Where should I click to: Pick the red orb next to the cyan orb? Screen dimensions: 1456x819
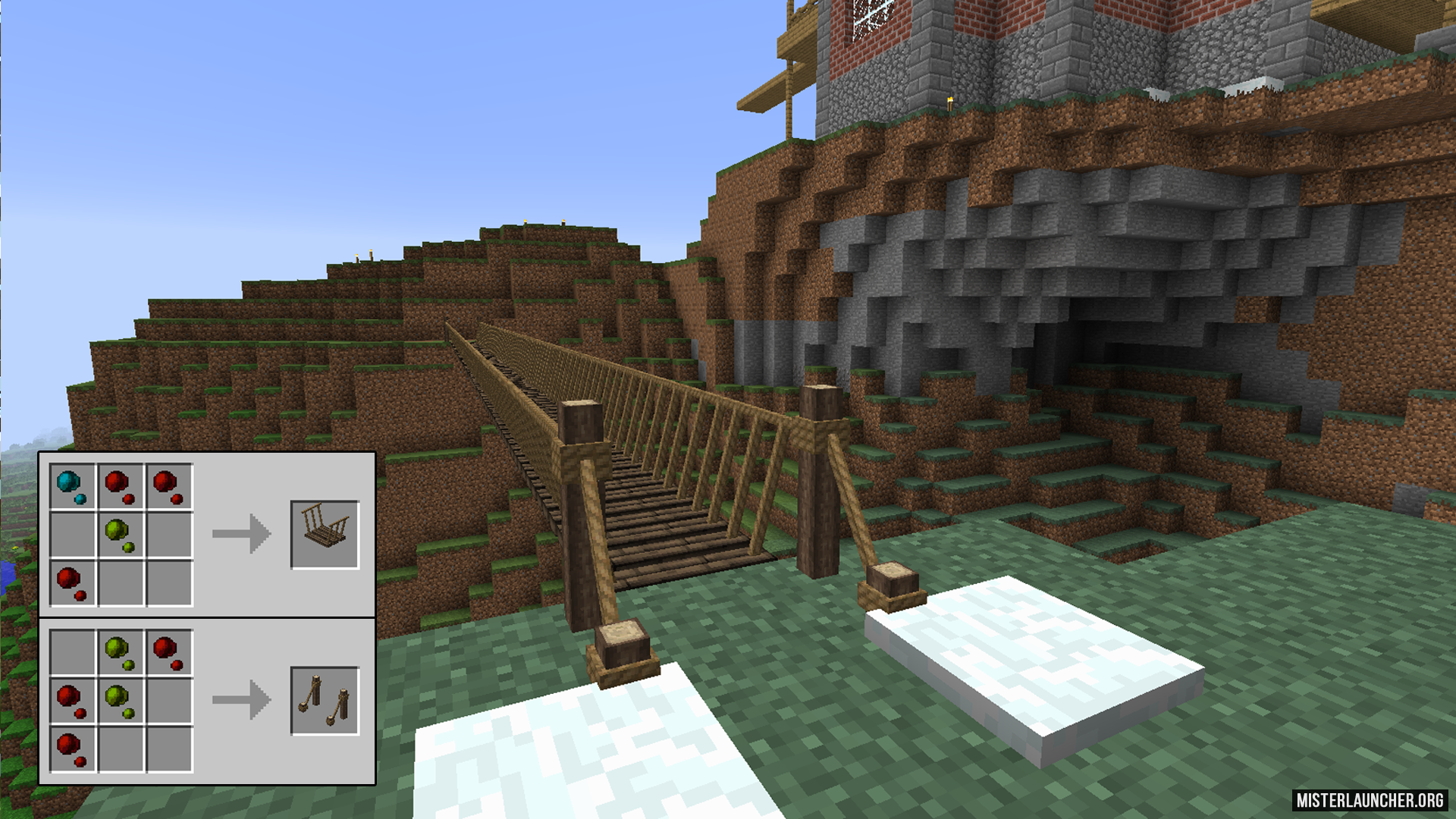coord(120,486)
